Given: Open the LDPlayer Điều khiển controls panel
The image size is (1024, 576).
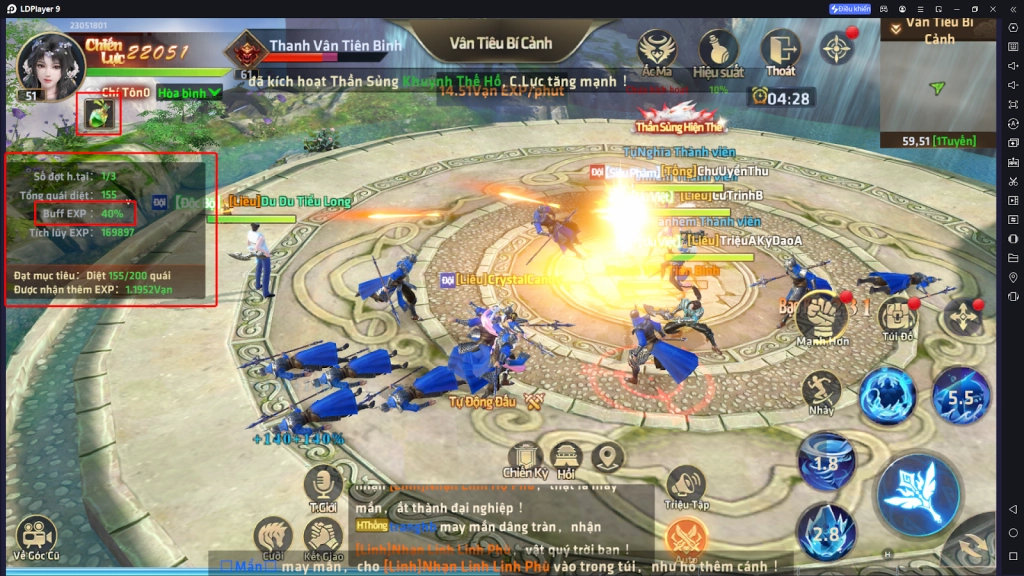Looking at the screenshot, I should coord(849,8).
